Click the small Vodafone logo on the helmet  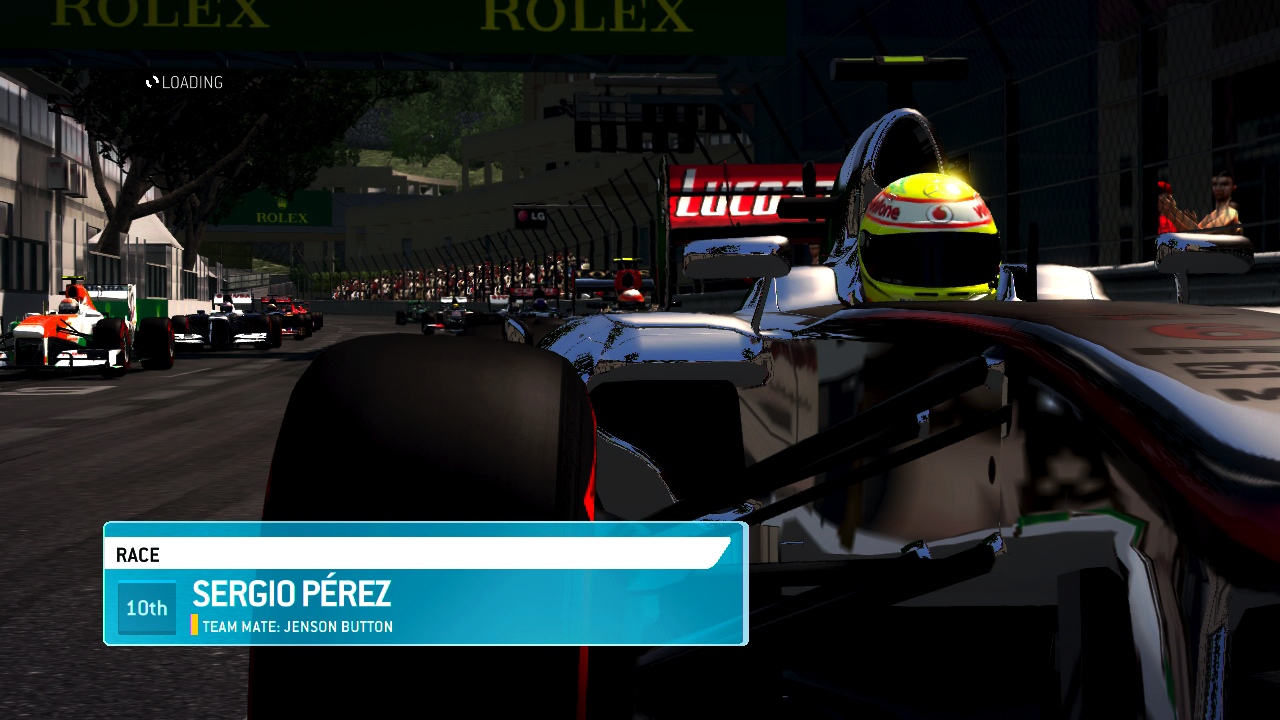tap(936, 211)
